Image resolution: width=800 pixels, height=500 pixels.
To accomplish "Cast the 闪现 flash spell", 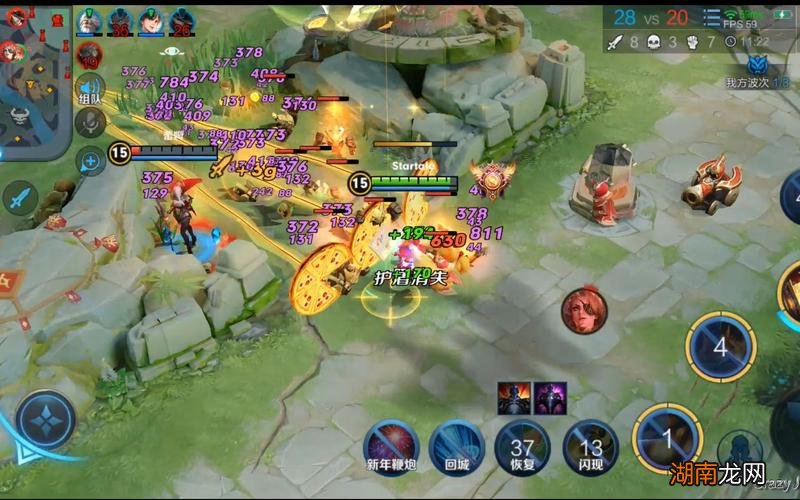I will click(x=590, y=441).
